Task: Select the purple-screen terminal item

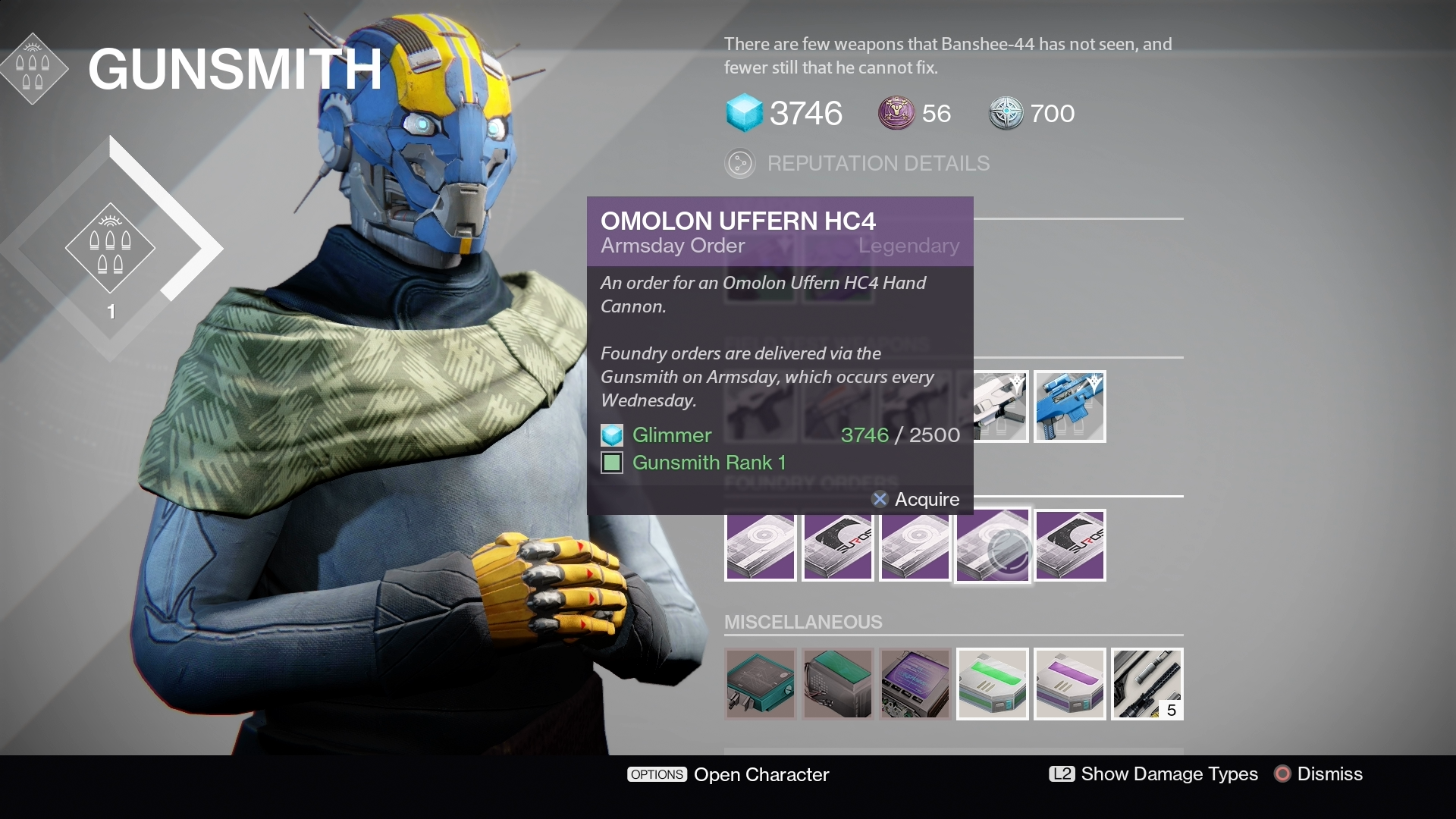Action: pyautogui.click(x=915, y=684)
